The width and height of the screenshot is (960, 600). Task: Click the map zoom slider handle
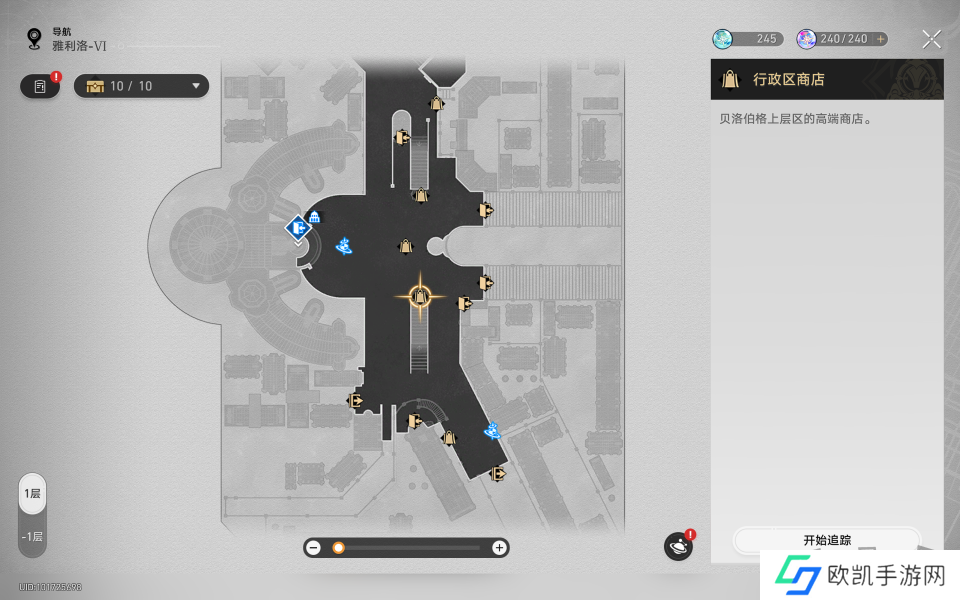tap(339, 548)
